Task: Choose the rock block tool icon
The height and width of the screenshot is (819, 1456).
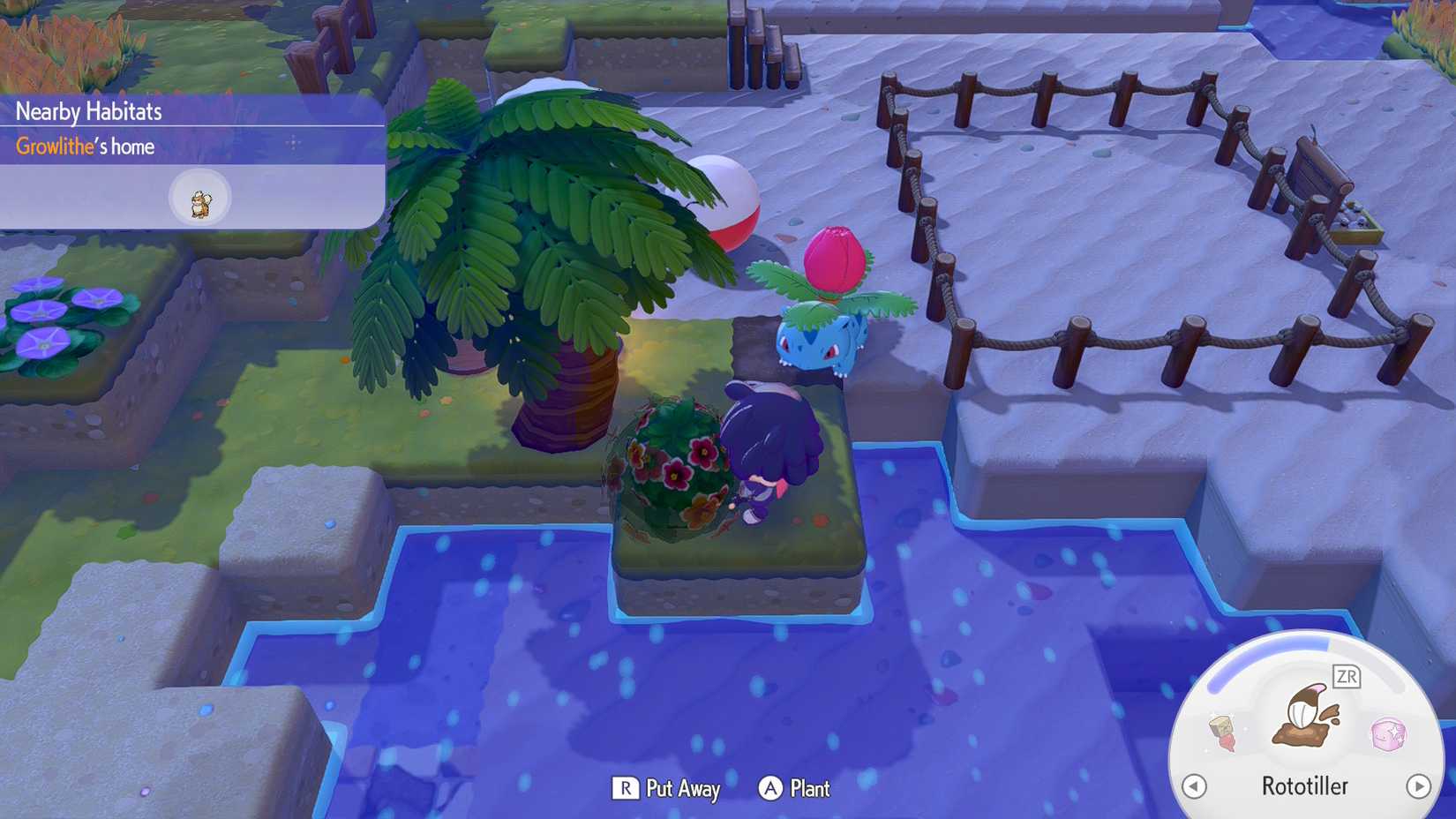Action: tap(1223, 733)
